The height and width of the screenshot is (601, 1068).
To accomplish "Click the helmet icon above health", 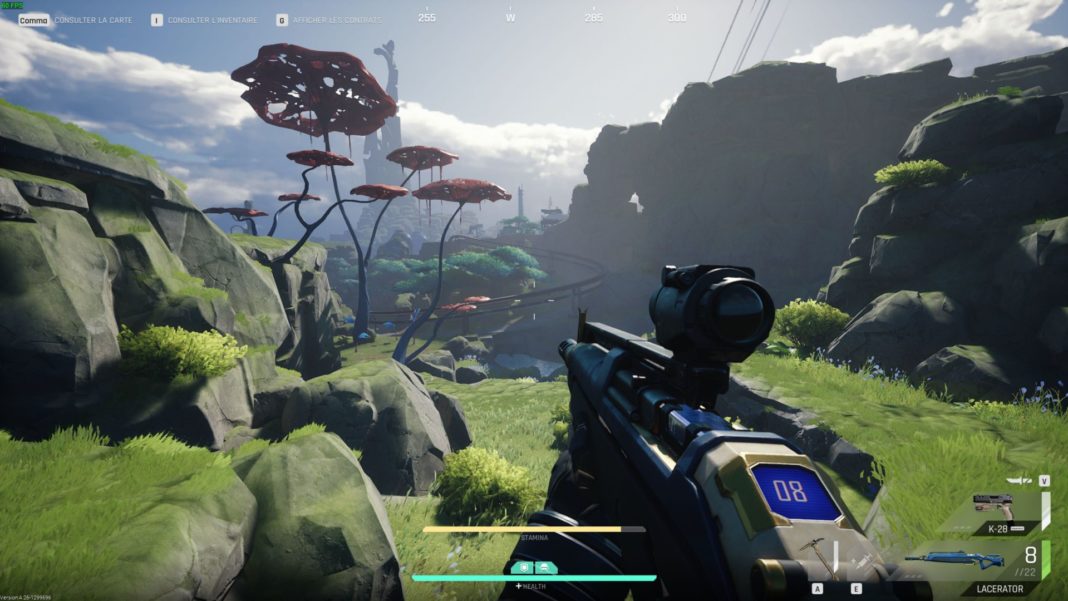I will click(x=546, y=567).
